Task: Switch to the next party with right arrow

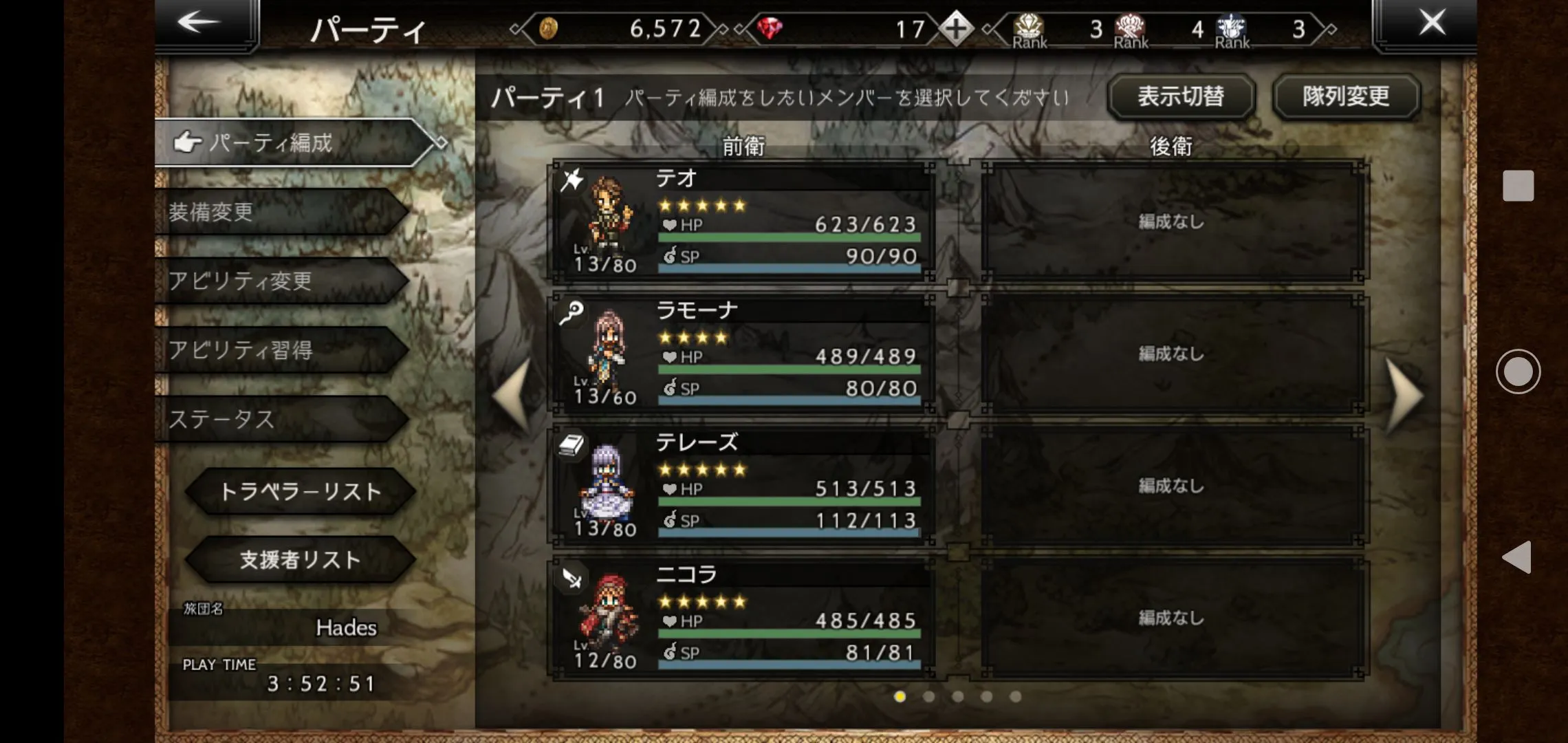Action: [x=1403, y=396]
